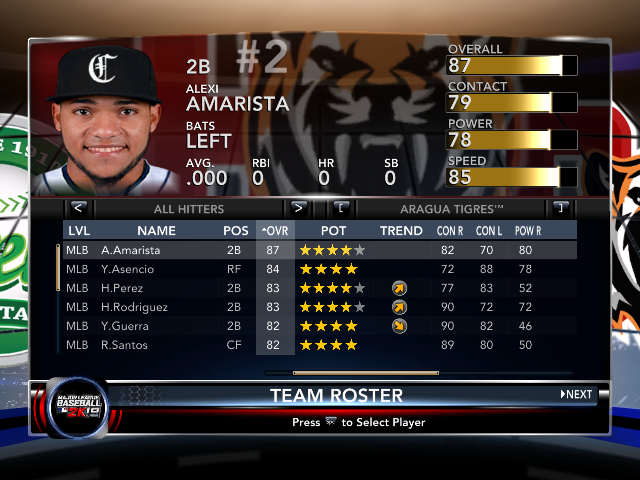Go to the next screen with NEXT
Image resolution: width=640 pixels, height=480 pixels.
[576, 394]
